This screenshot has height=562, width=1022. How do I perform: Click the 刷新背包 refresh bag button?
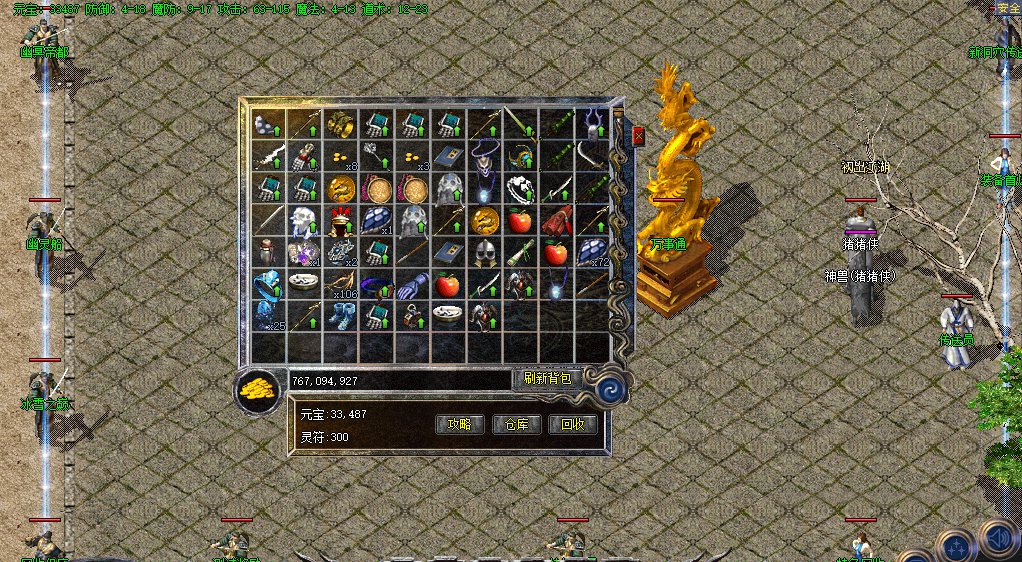[x=547, y=379]
